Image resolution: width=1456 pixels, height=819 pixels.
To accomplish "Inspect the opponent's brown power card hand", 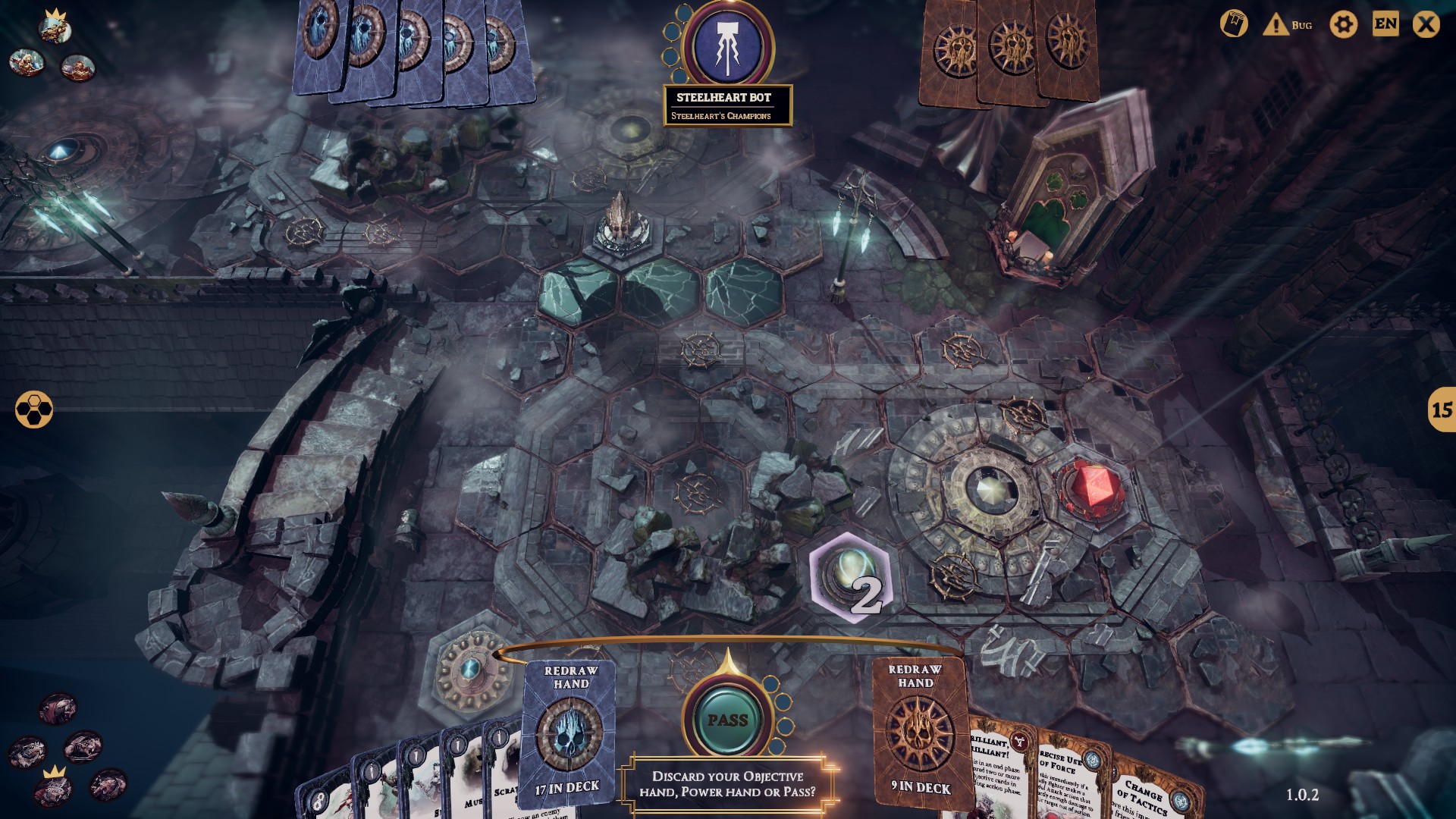I will (1009, 49).
